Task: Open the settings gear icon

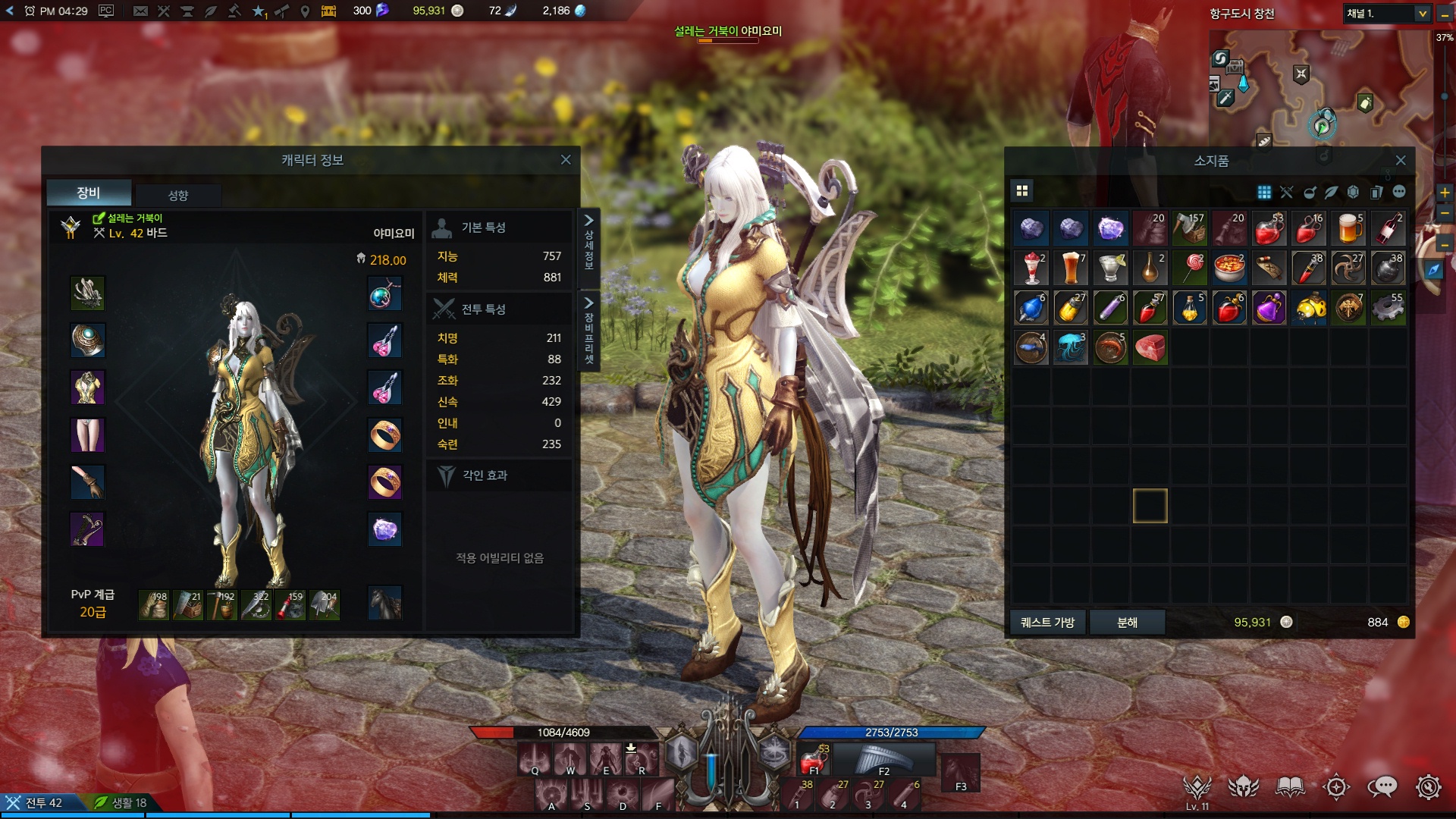Action: [x=1428, y=787]
